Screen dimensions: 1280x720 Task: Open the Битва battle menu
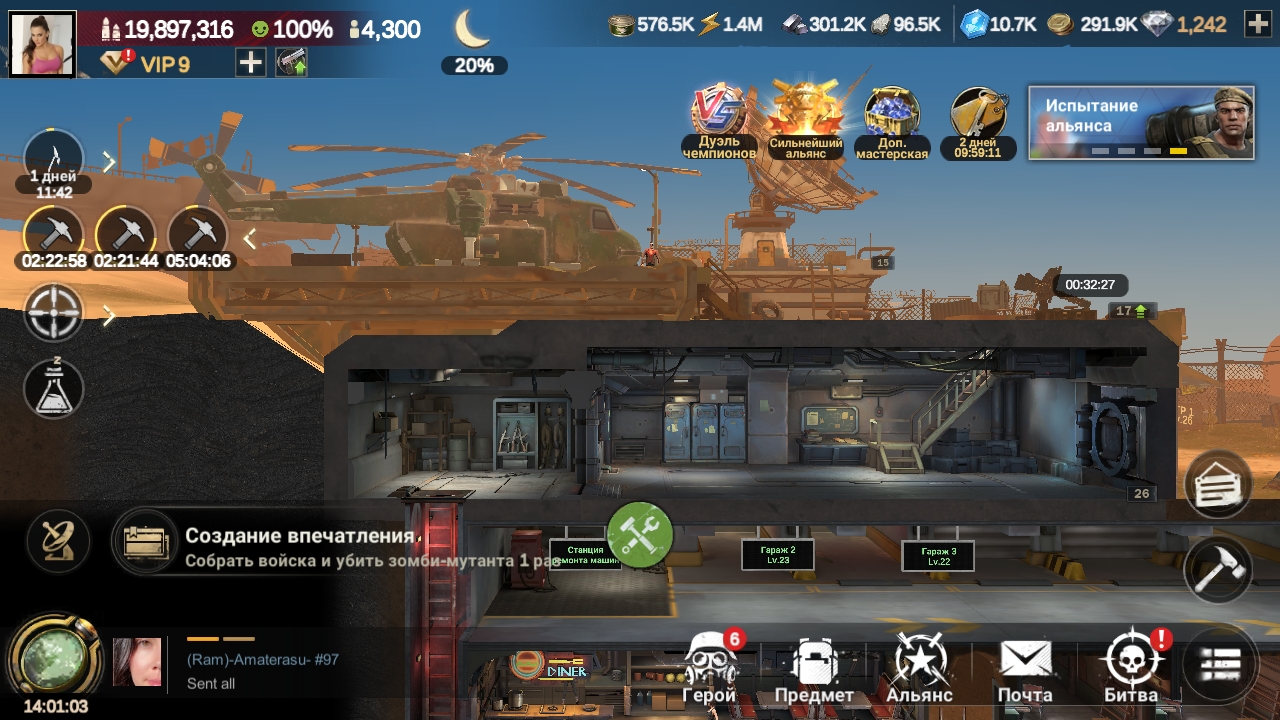[x=1132, y=667]
